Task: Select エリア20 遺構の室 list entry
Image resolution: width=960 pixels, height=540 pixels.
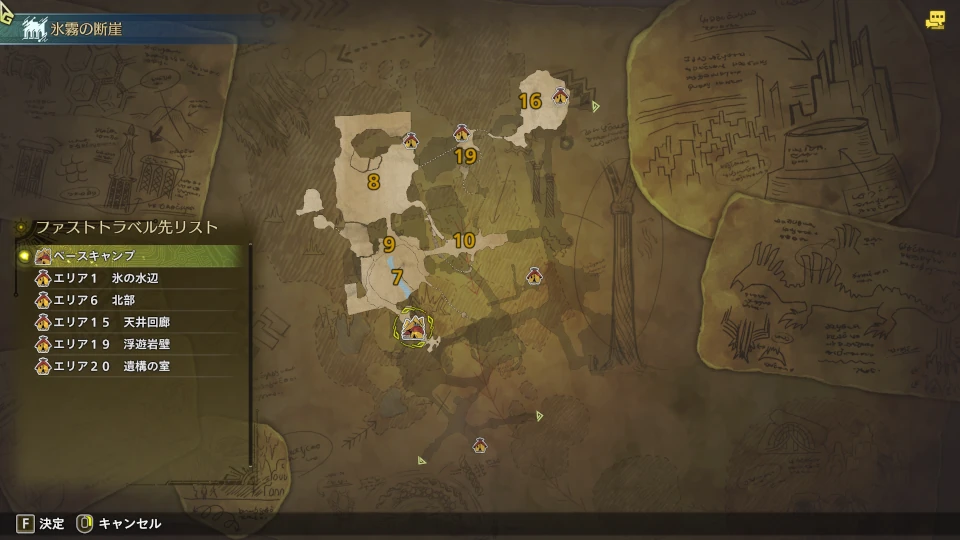Action: [130, 367]
